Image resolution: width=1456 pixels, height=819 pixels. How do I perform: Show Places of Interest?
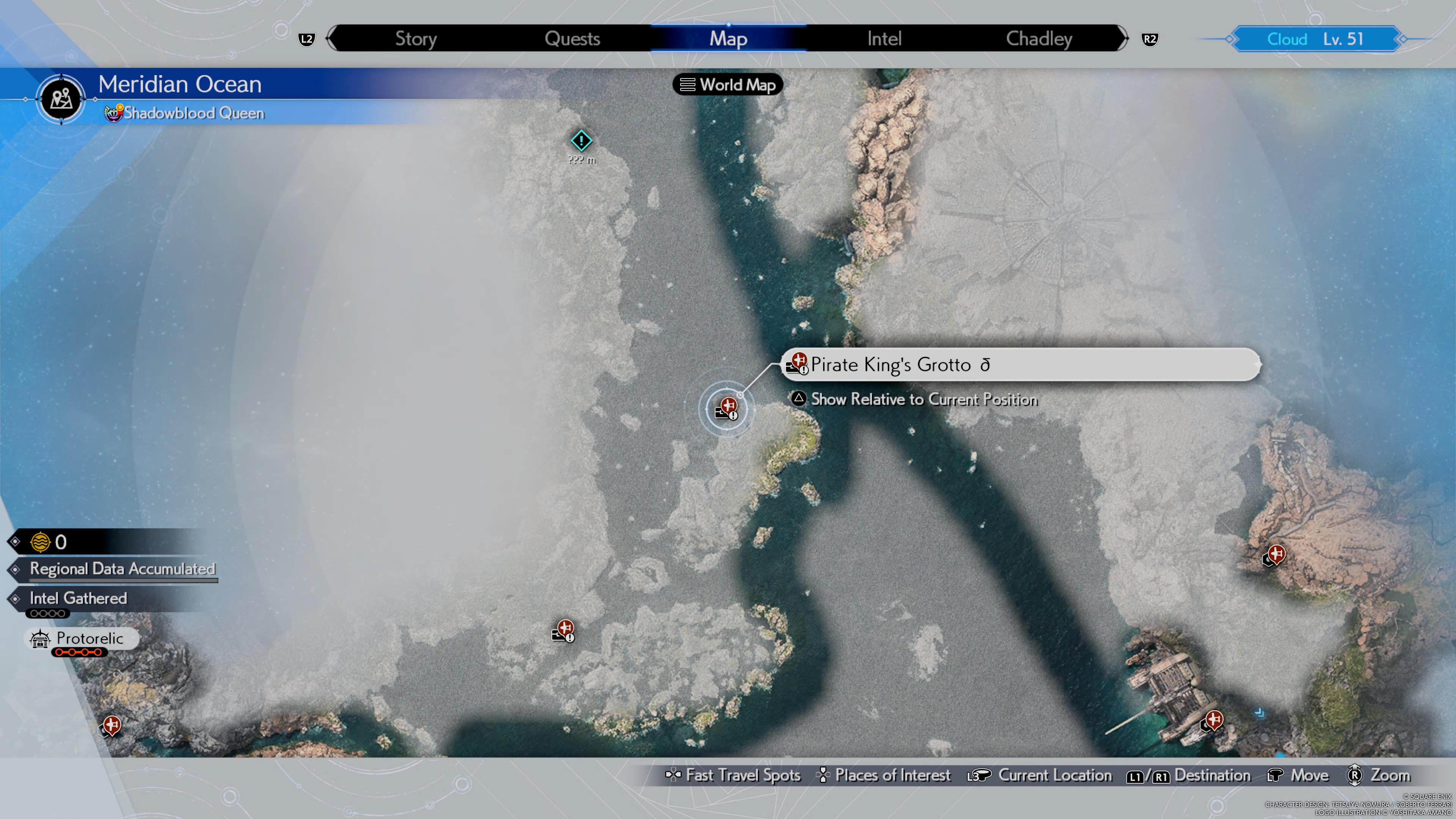click(883, 775)
